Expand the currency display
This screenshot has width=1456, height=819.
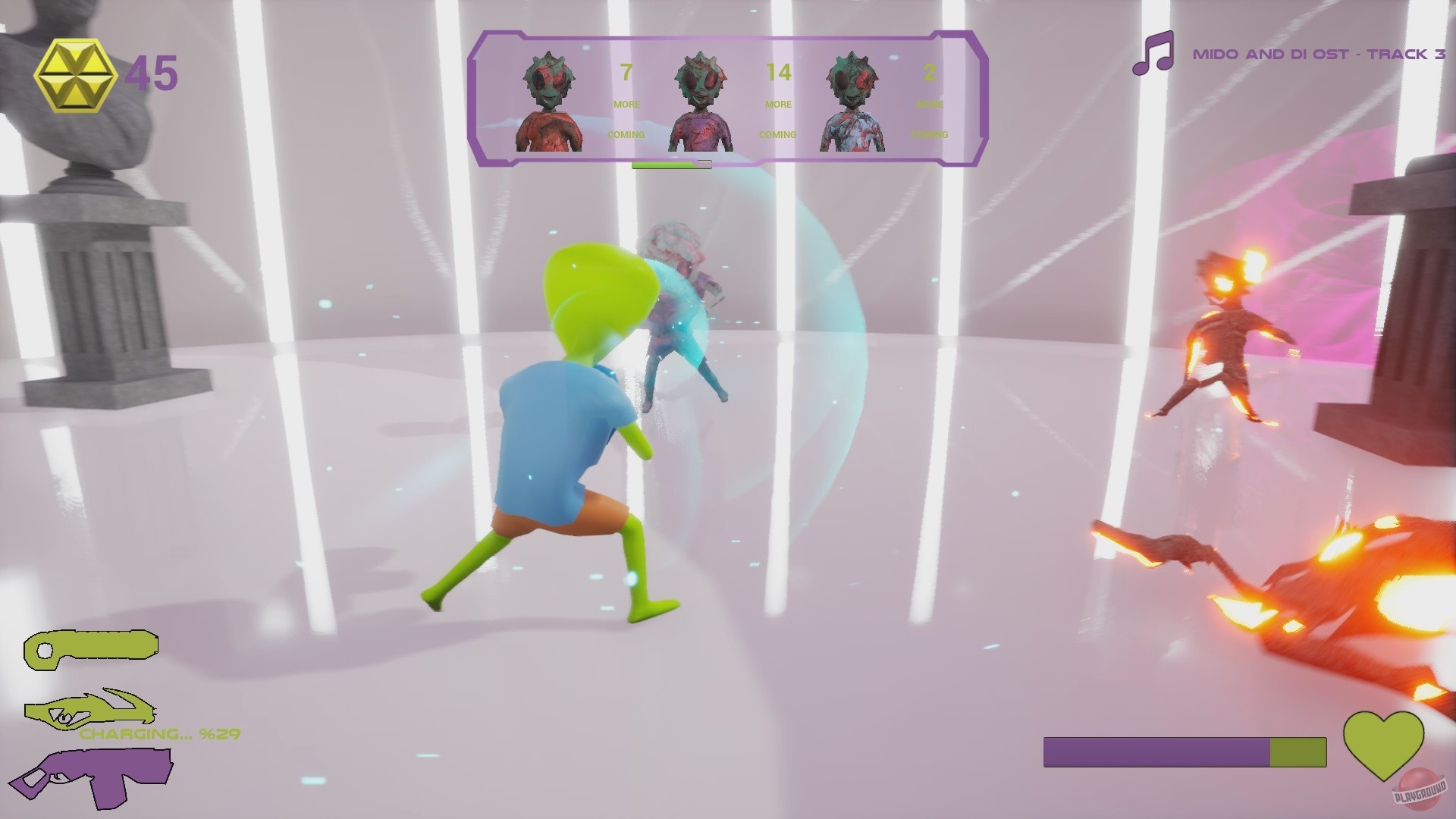106,74
